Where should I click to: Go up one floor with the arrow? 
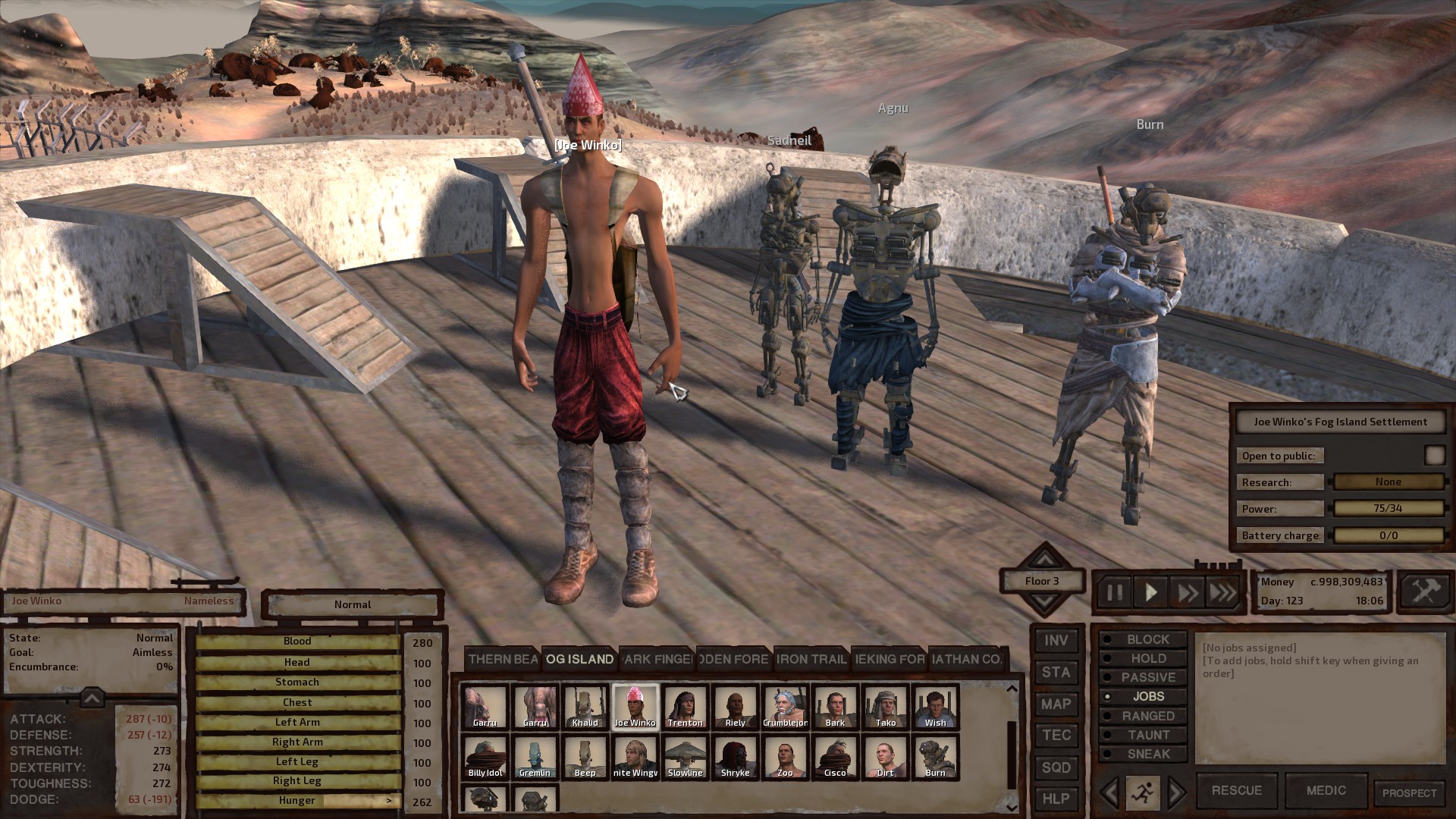tap(1044, 560)
